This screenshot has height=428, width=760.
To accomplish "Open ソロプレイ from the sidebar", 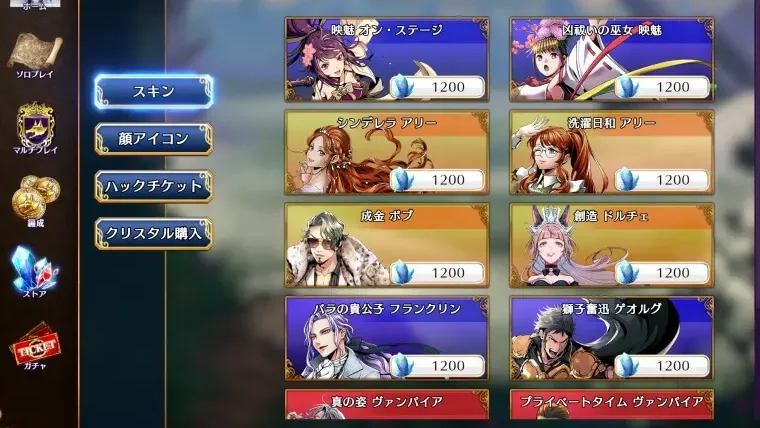I will point(34,55).
